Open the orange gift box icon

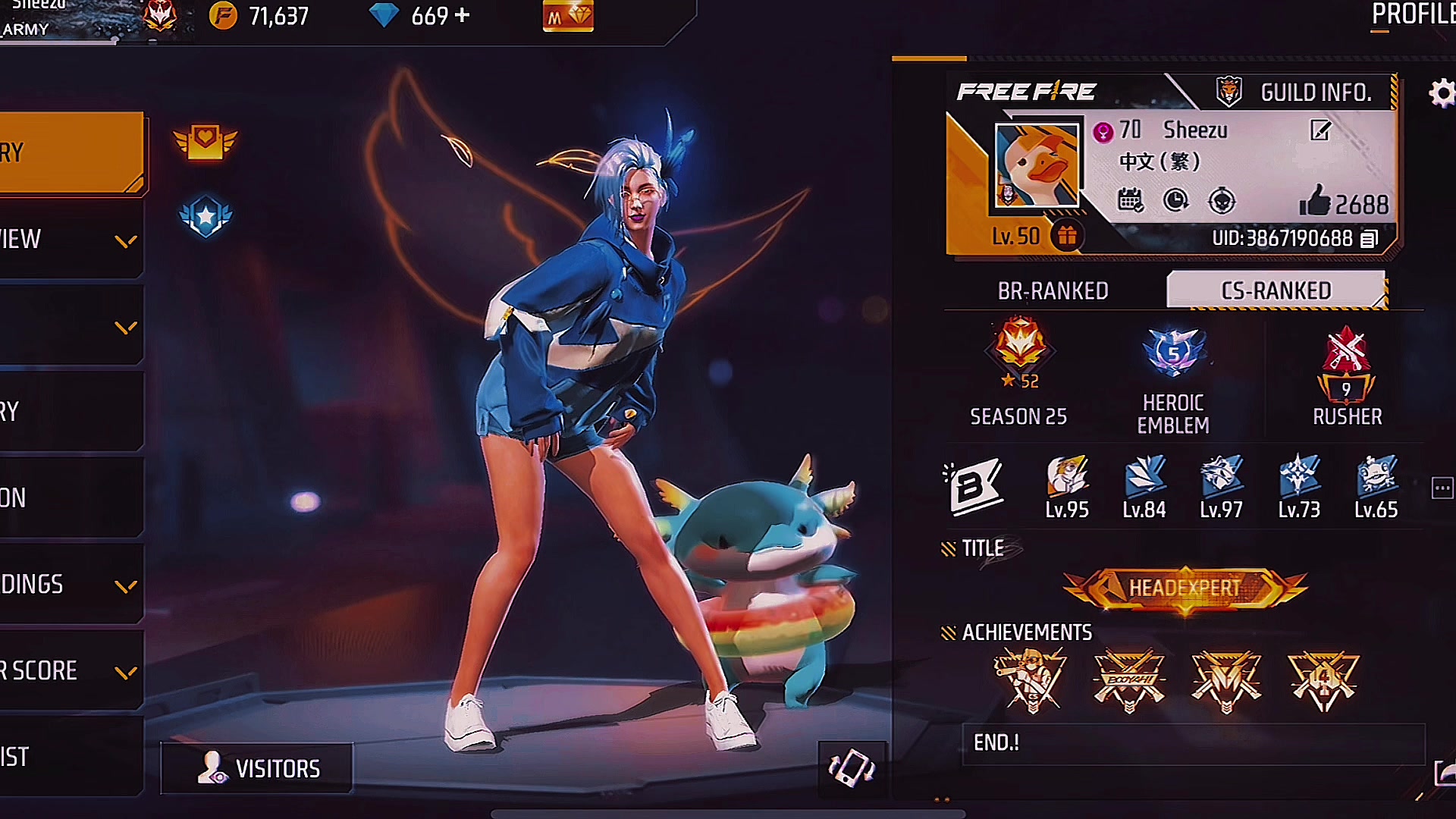[x=1067, y=237]
